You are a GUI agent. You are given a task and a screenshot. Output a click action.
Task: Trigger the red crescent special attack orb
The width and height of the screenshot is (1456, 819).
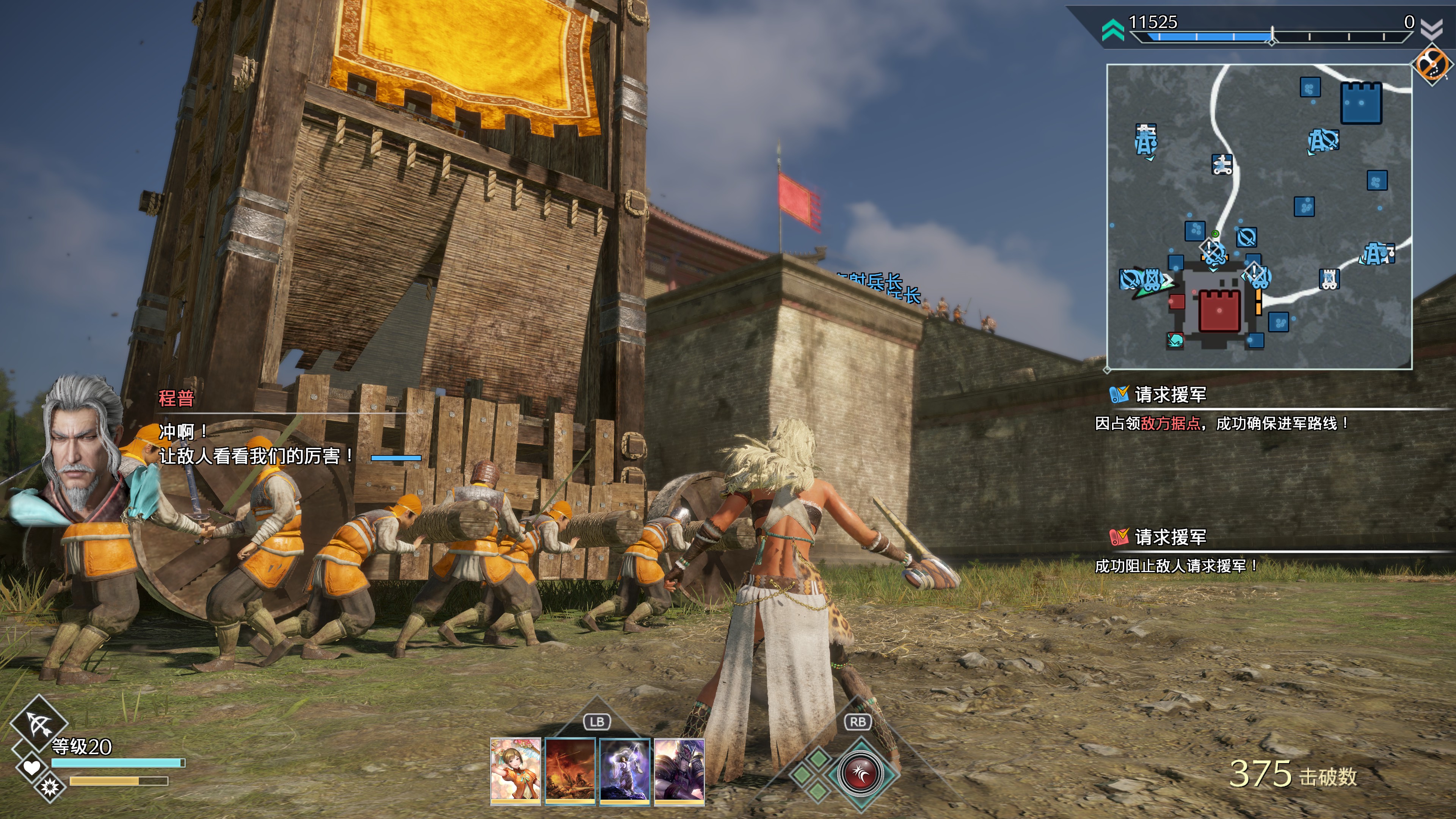861,773
